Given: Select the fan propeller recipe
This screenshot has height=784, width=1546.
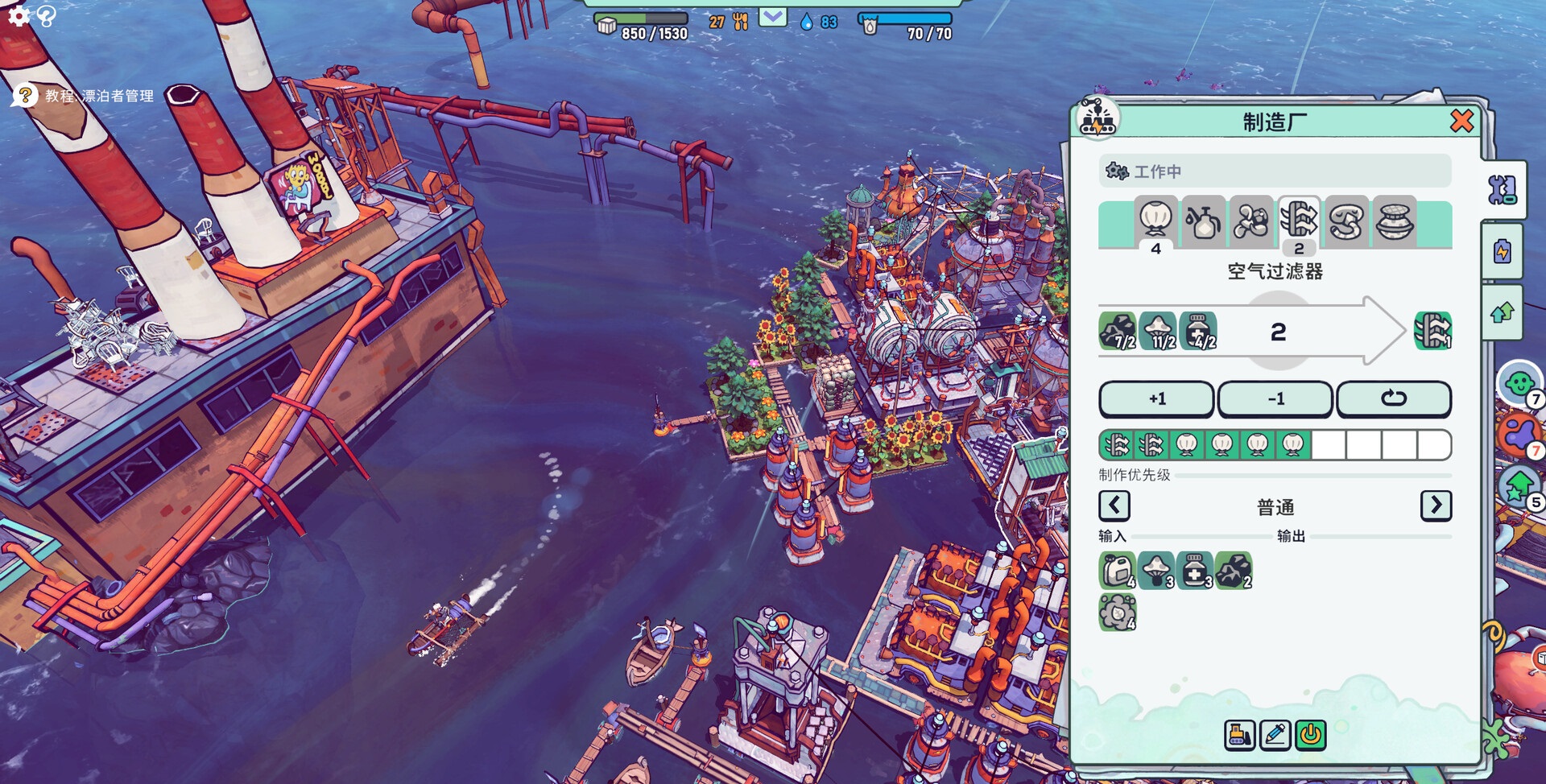Looking at the screenshot, I should pos(1250,220).
